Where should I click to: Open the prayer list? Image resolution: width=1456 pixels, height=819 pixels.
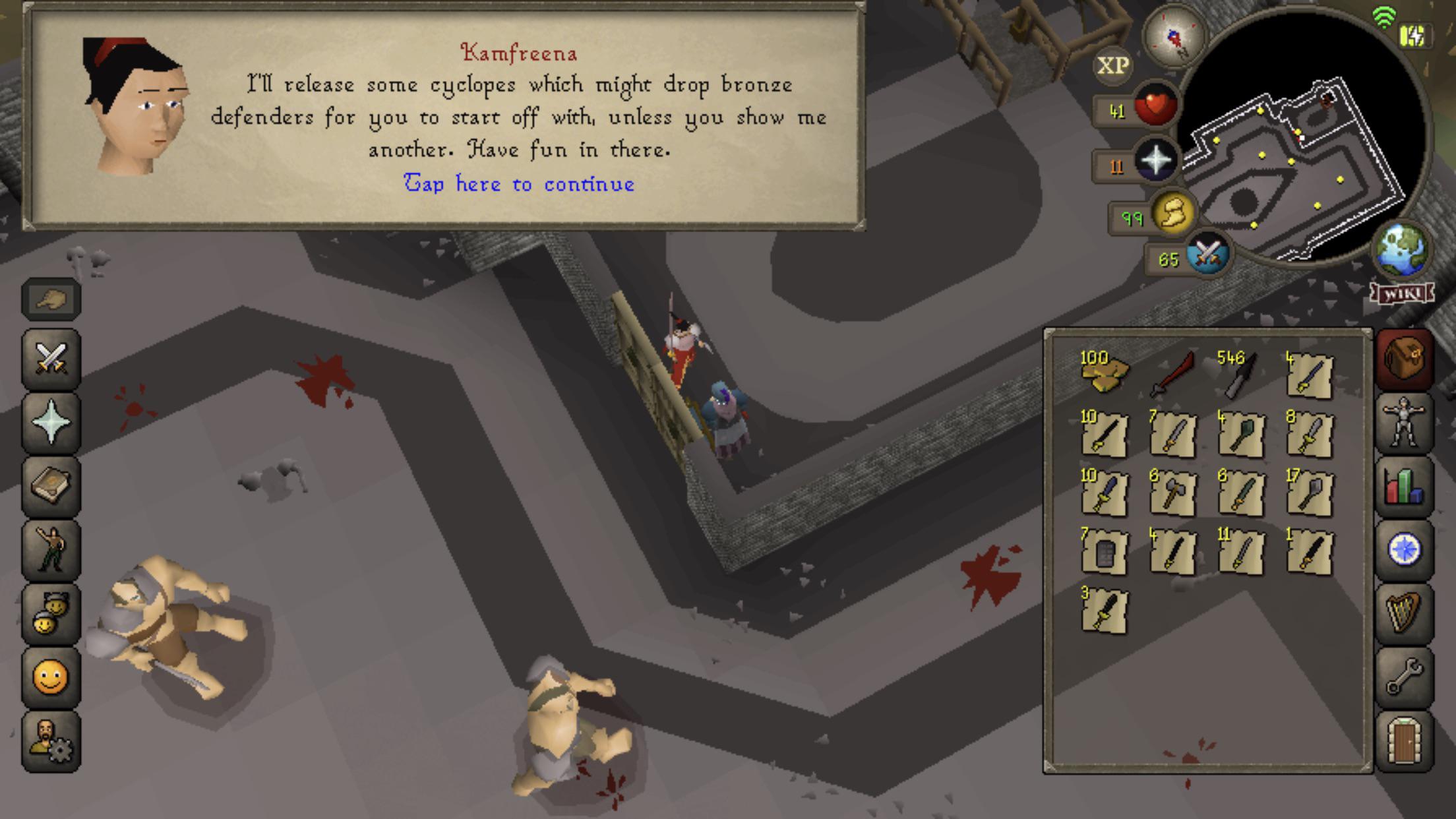click(49, 422)
